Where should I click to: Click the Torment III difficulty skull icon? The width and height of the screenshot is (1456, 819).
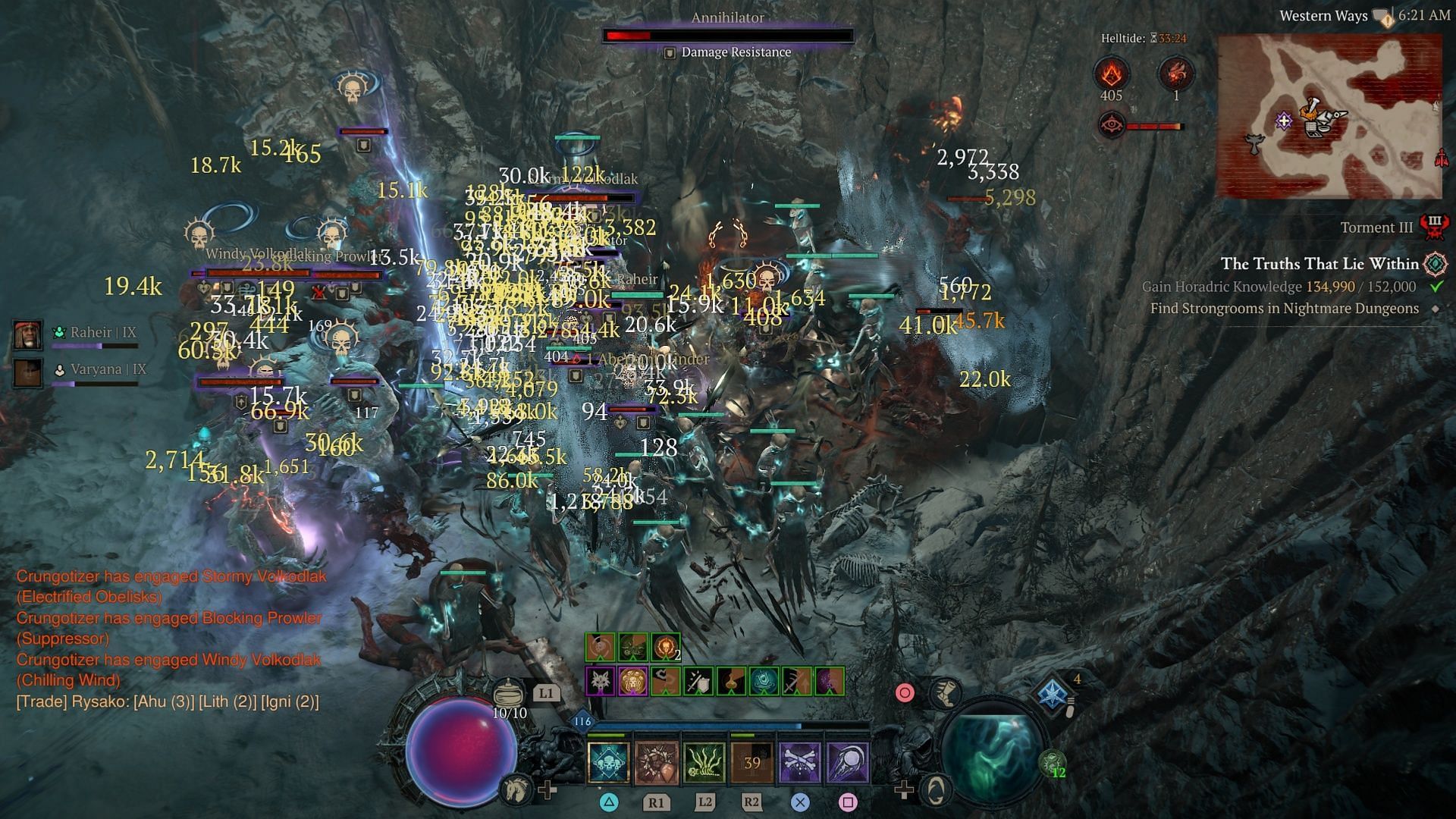pyautogui.click(x=1434, y=227)
